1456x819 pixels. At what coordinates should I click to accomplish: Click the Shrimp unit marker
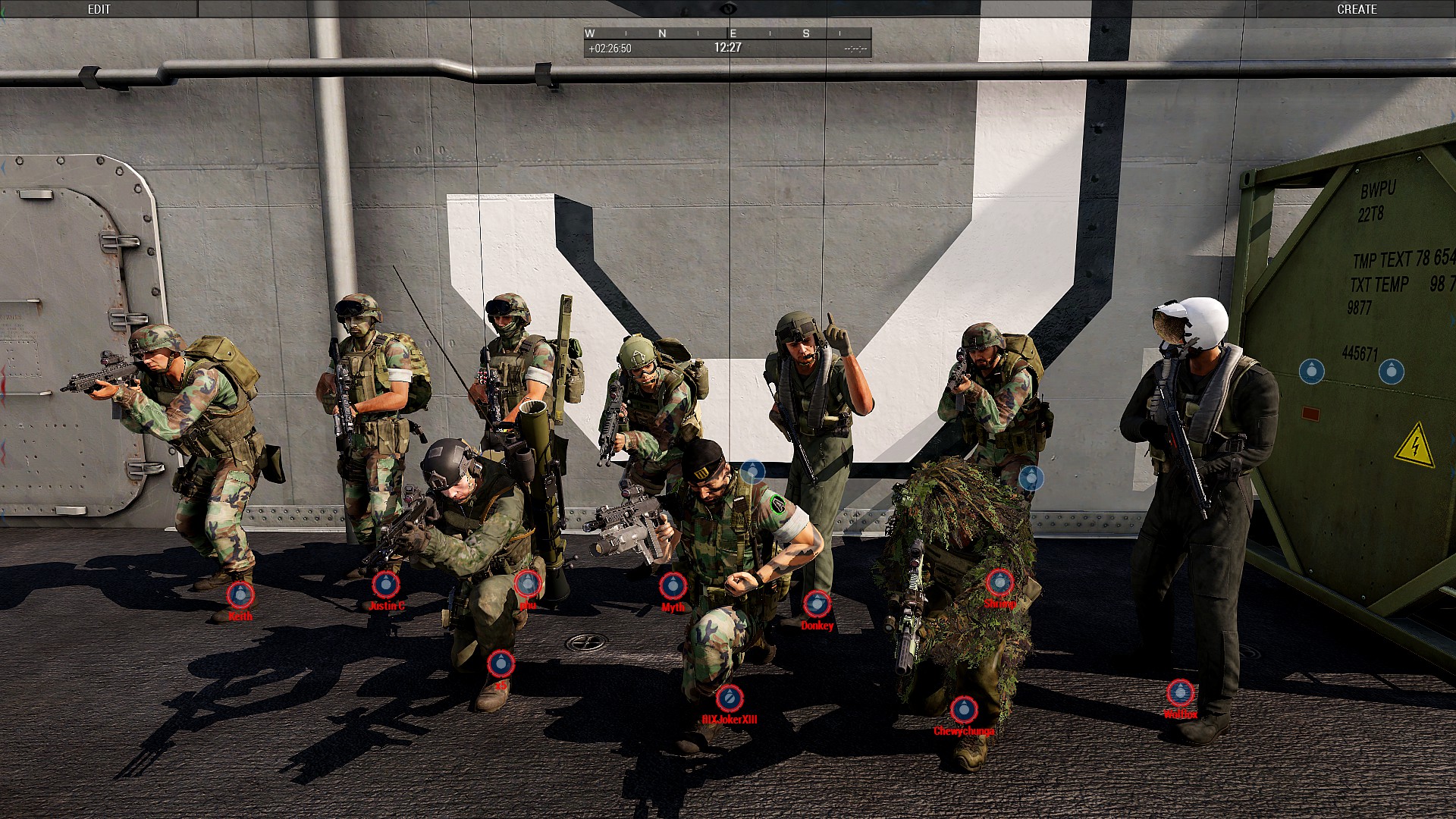point(999,582)
